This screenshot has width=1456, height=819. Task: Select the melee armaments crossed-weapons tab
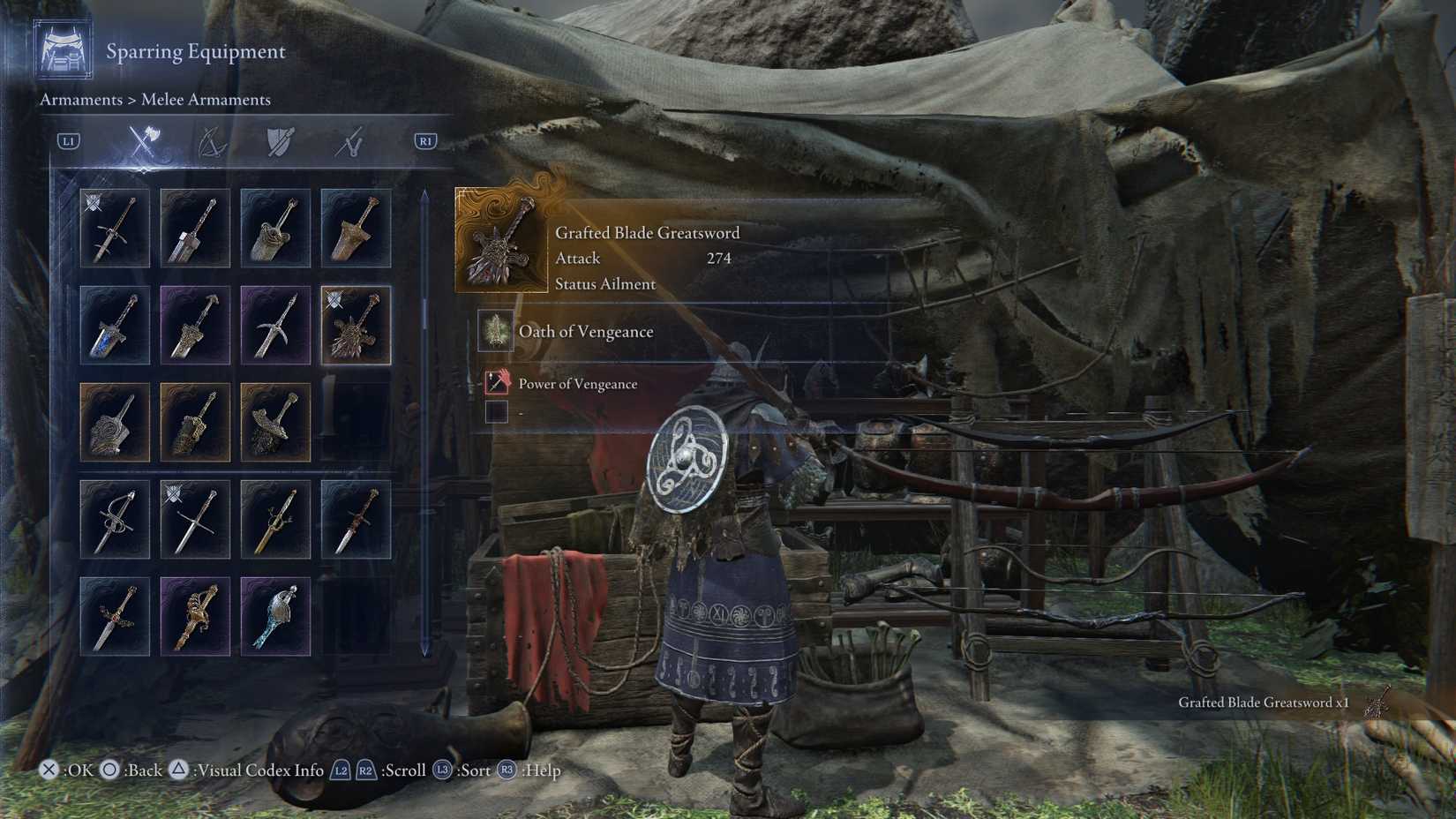[143, 141]
